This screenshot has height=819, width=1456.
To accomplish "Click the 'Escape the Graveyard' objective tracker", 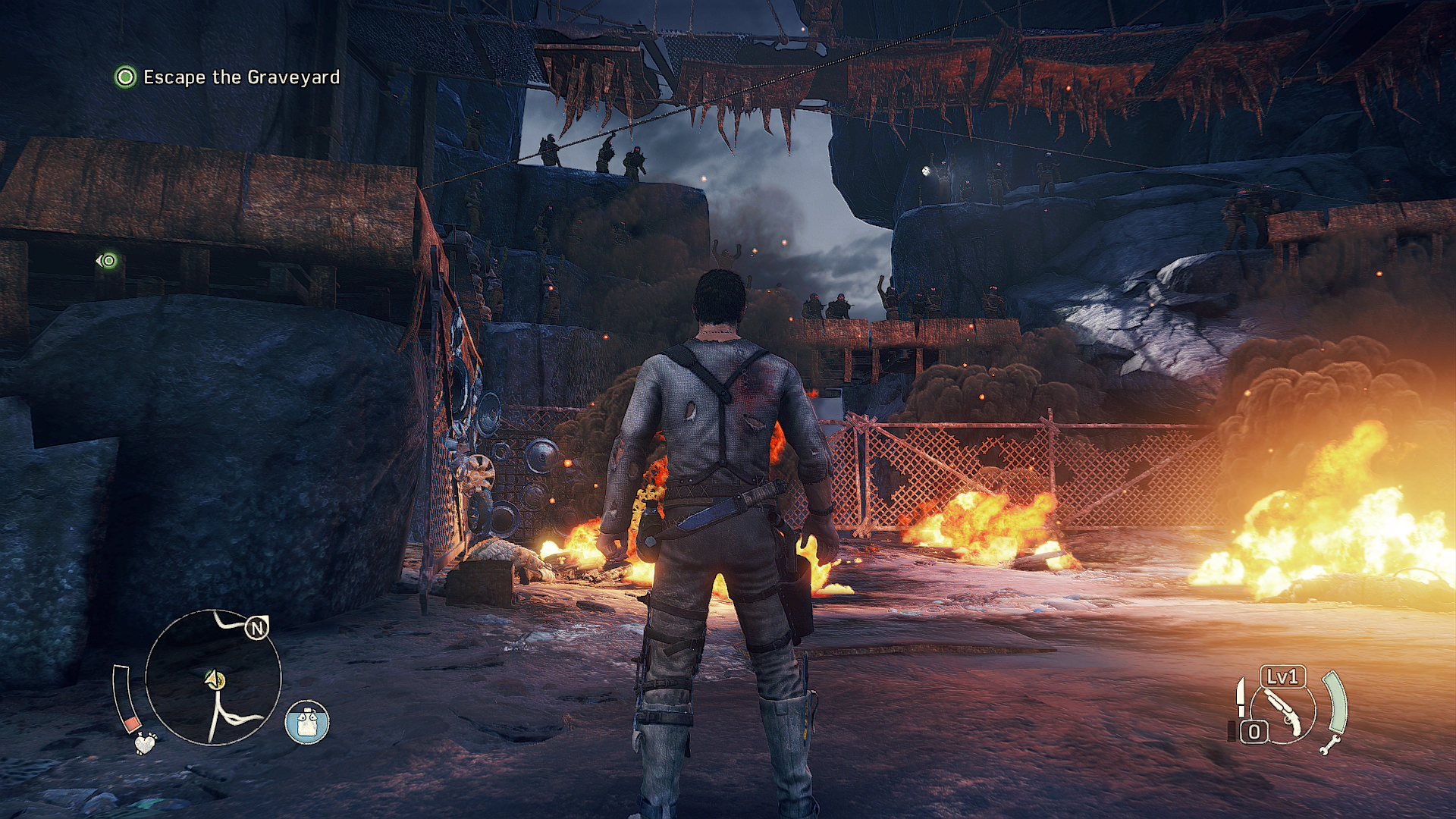I will tap(227, 77).
